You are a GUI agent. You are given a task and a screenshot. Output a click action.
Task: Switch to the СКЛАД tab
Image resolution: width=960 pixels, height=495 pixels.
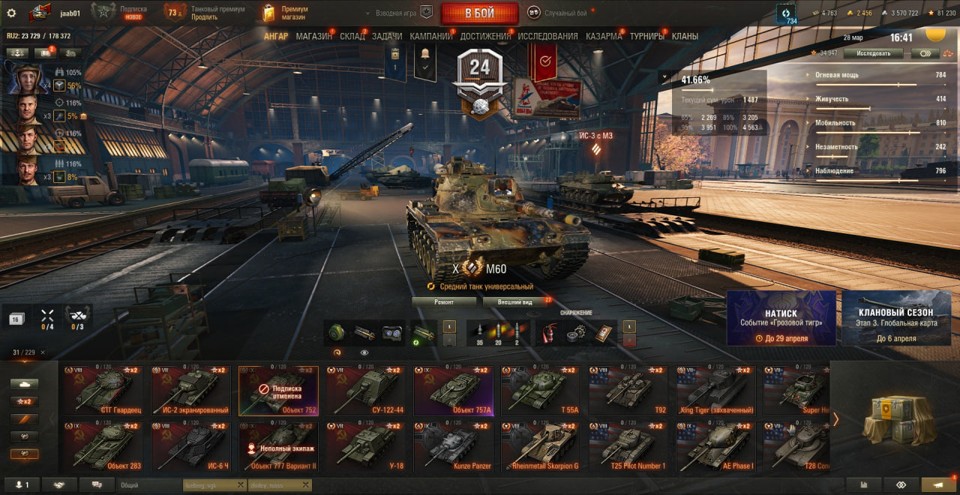(x=352, y=36)
